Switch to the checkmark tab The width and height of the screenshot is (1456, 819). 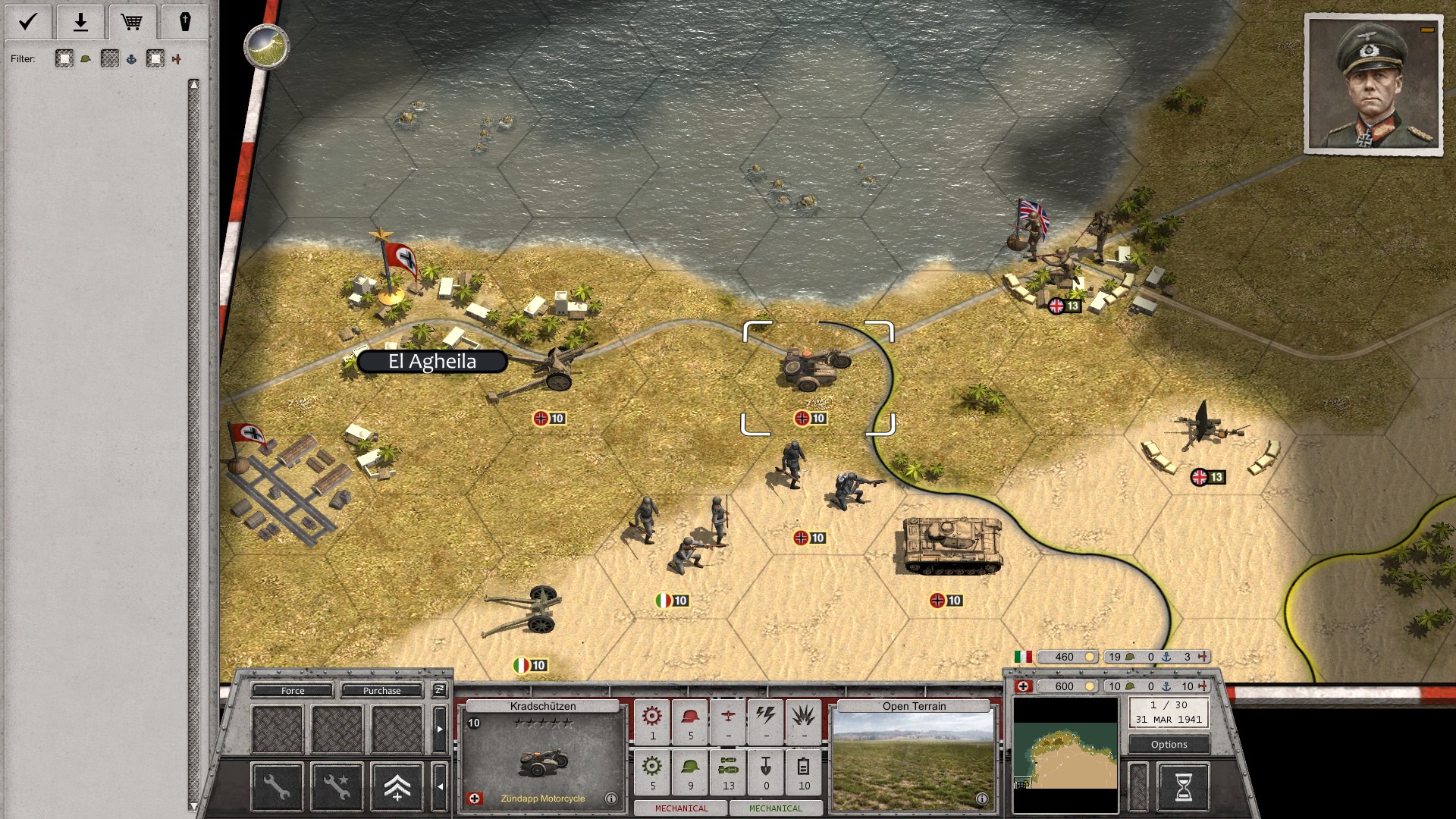pyautogui.click(x=28, y=21)
